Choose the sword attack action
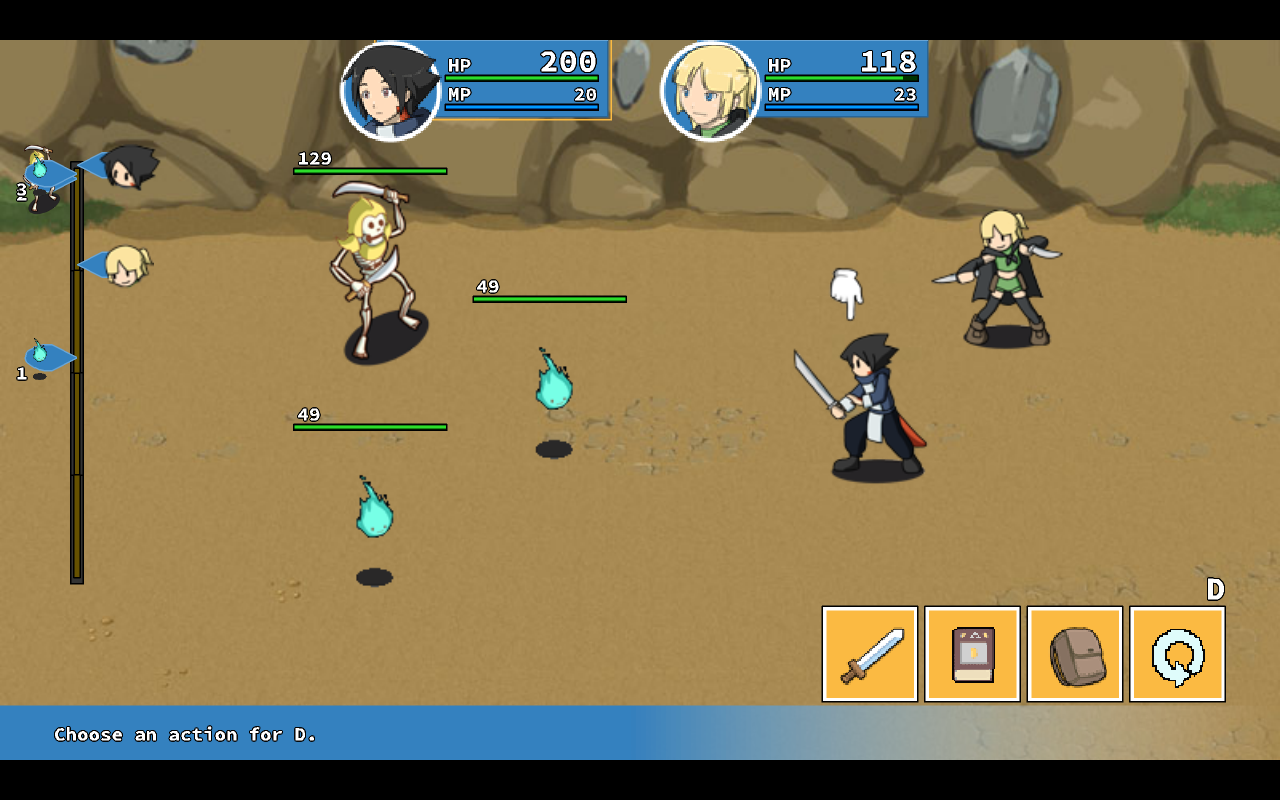Image resolution: width=1280 pixels, height=800 pixels. [x=869, y=654]
